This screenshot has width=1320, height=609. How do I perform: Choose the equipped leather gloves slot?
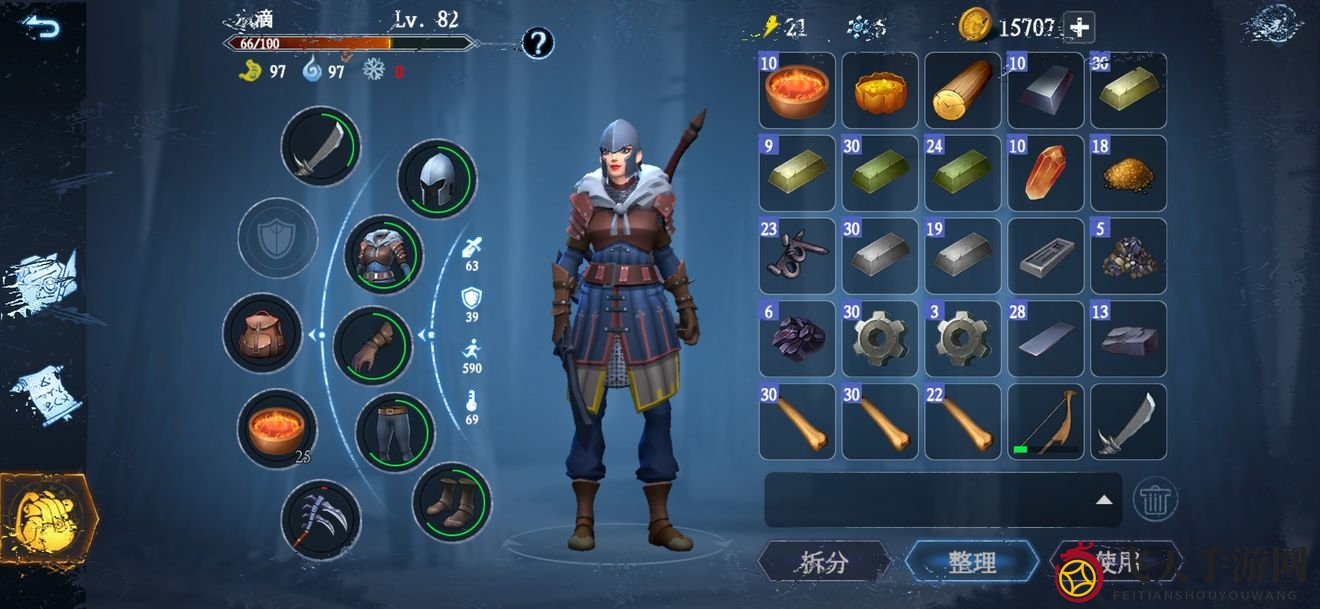coord(372,345)
